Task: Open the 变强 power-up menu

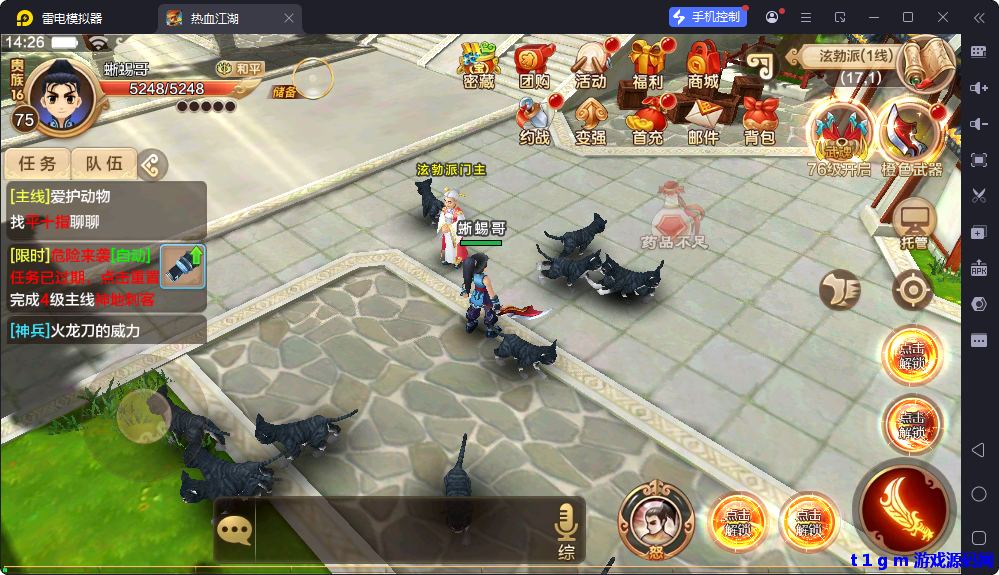Action: 591,121
